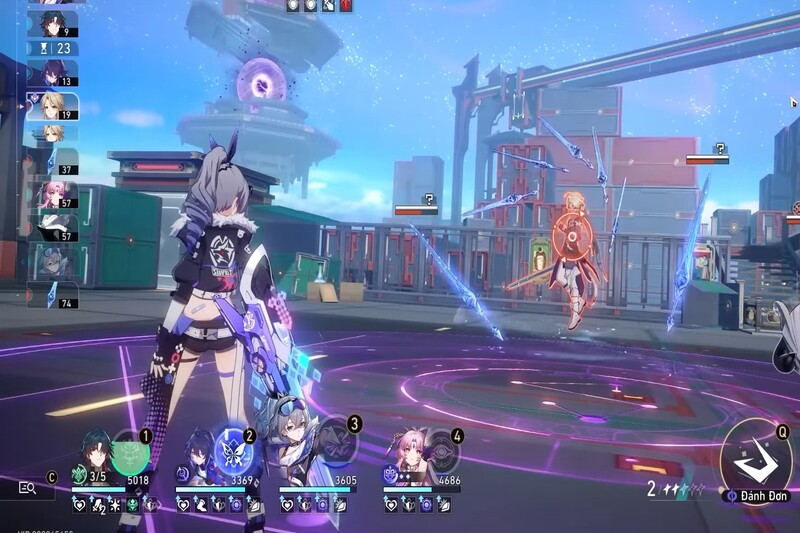Inspect the blonde turn-order portrait marked 19

[x=52, y=107]
